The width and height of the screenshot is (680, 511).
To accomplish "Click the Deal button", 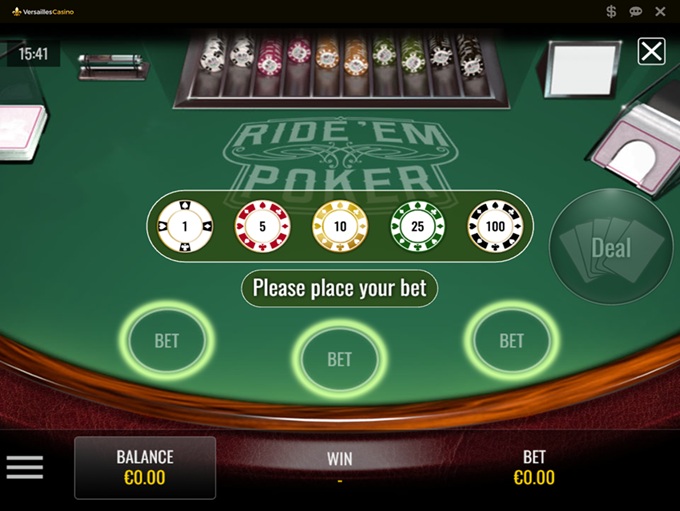I will coord(611,247).
